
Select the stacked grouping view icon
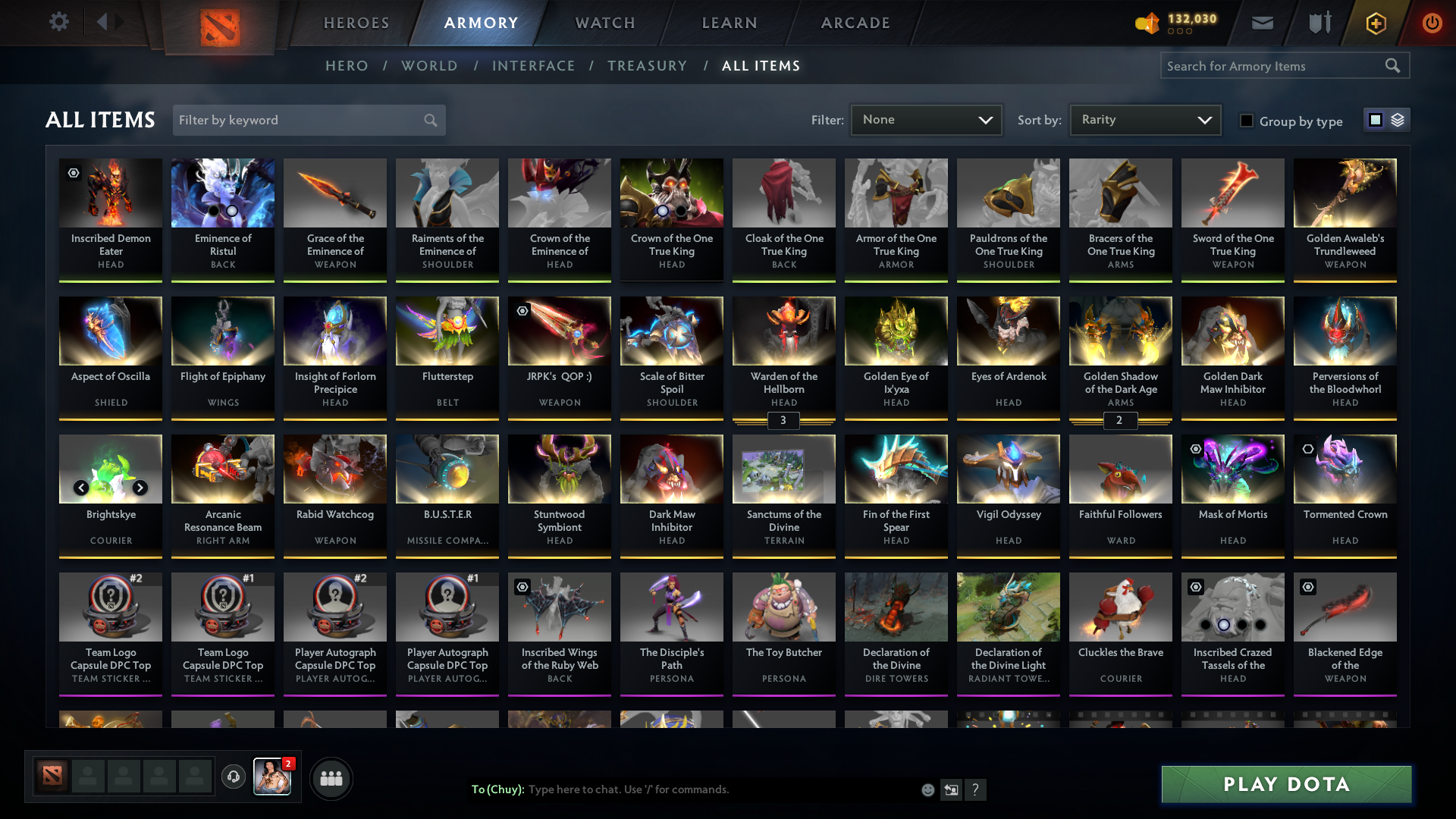1398,120
